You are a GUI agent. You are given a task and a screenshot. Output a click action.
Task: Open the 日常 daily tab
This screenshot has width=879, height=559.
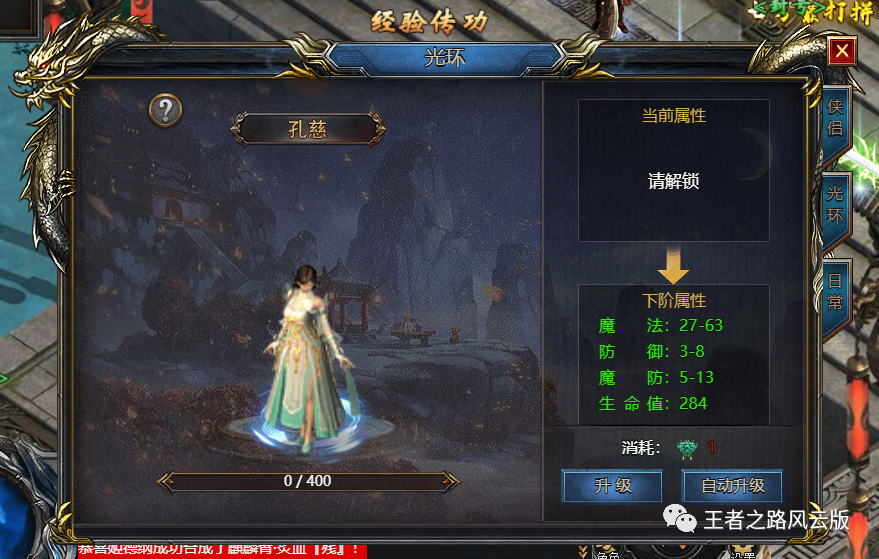point(835,291)
